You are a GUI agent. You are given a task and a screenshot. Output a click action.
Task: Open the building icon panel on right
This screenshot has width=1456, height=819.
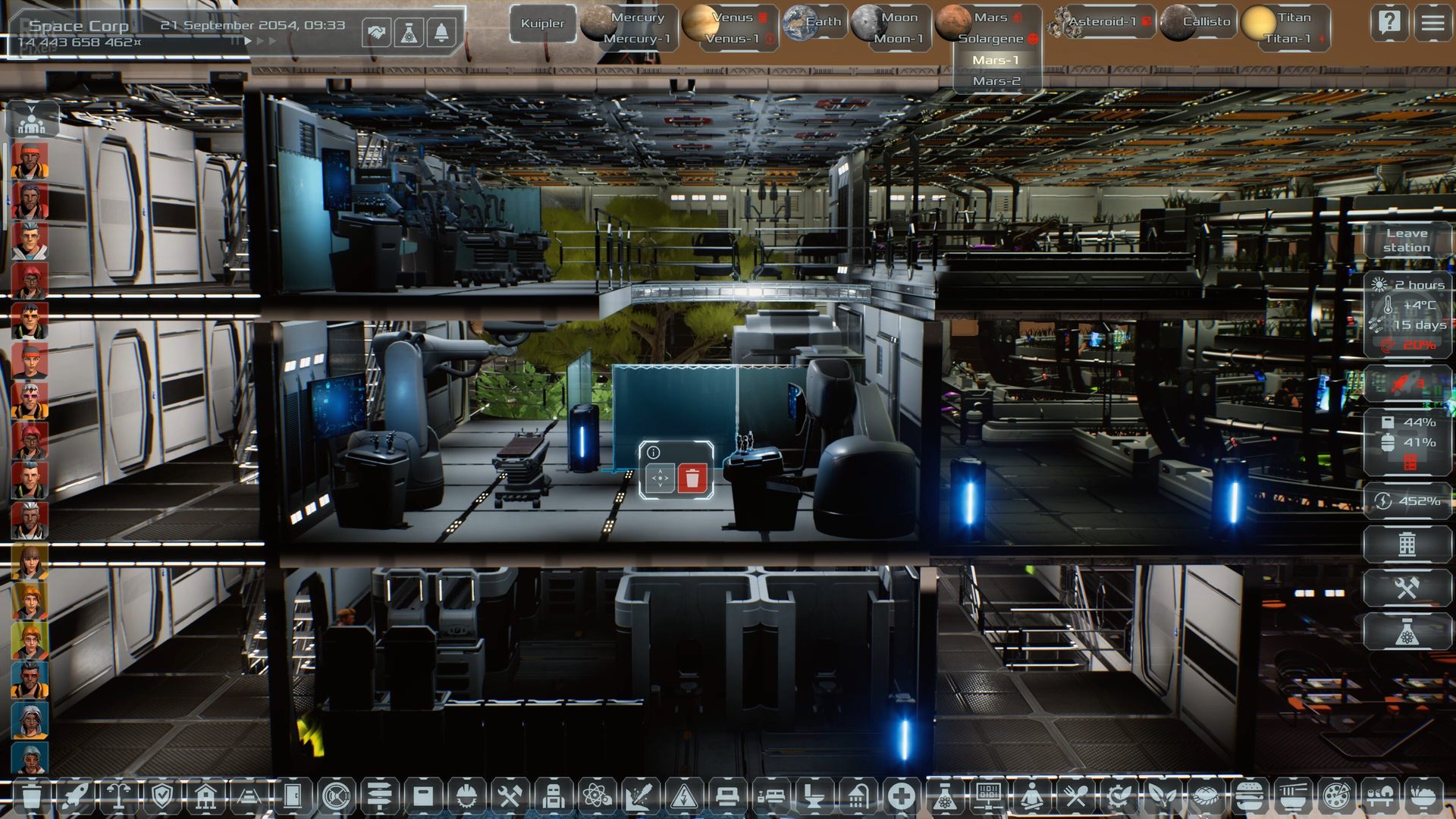[1407, 544]
